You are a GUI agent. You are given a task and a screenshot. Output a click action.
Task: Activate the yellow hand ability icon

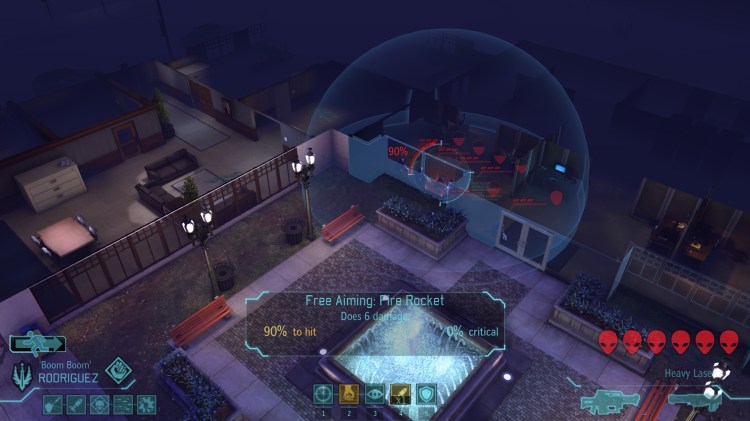(349, 393)
